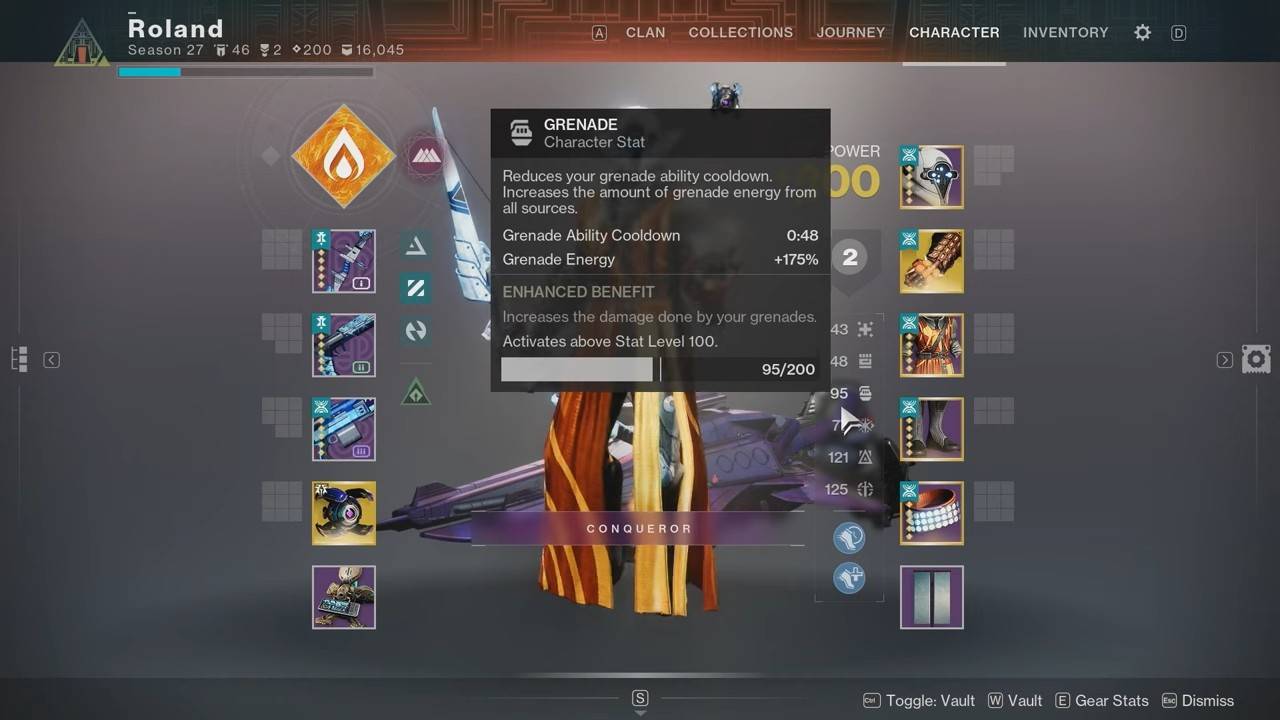Click the camera icon on the right edge

tap(1256, 358)
